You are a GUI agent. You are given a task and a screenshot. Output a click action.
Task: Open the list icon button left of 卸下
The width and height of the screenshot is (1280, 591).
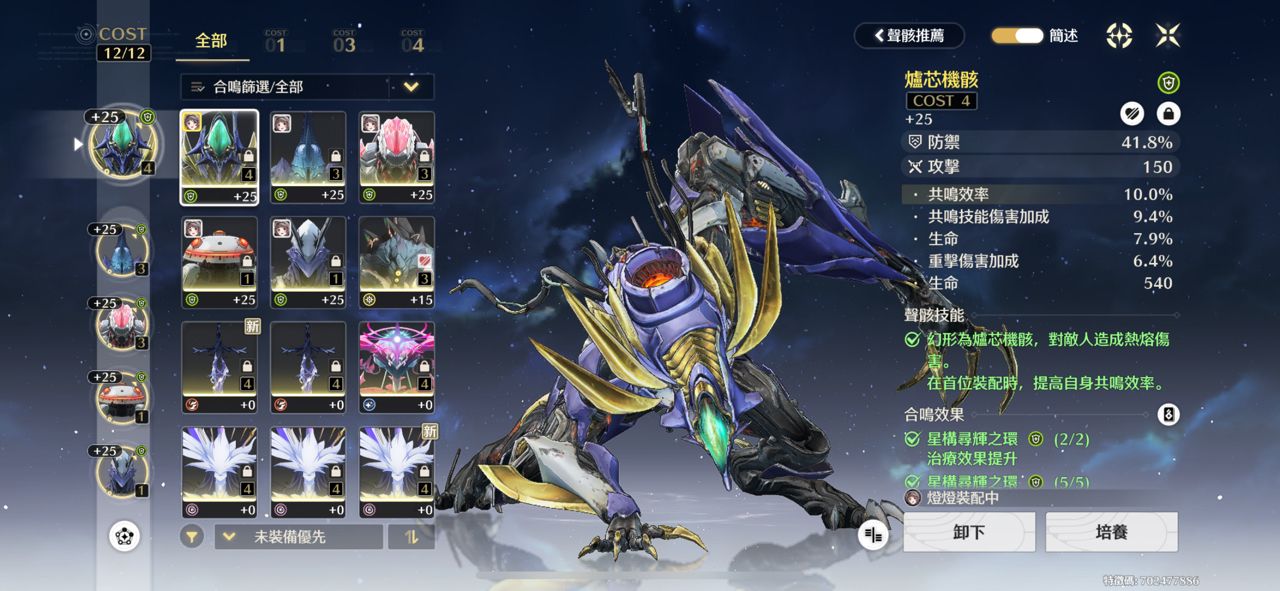pos(874,535)
